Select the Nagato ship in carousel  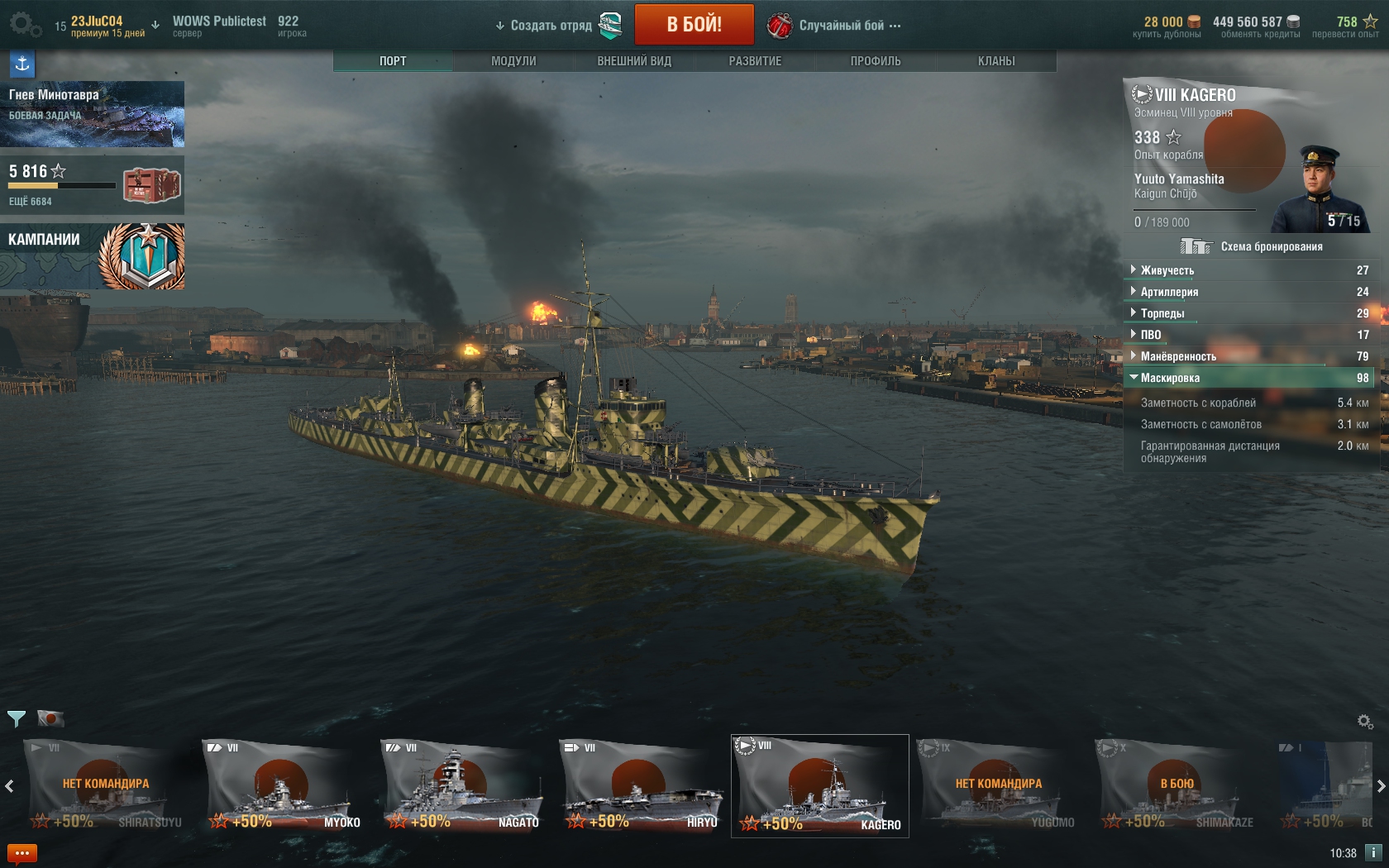pos(460,786)
